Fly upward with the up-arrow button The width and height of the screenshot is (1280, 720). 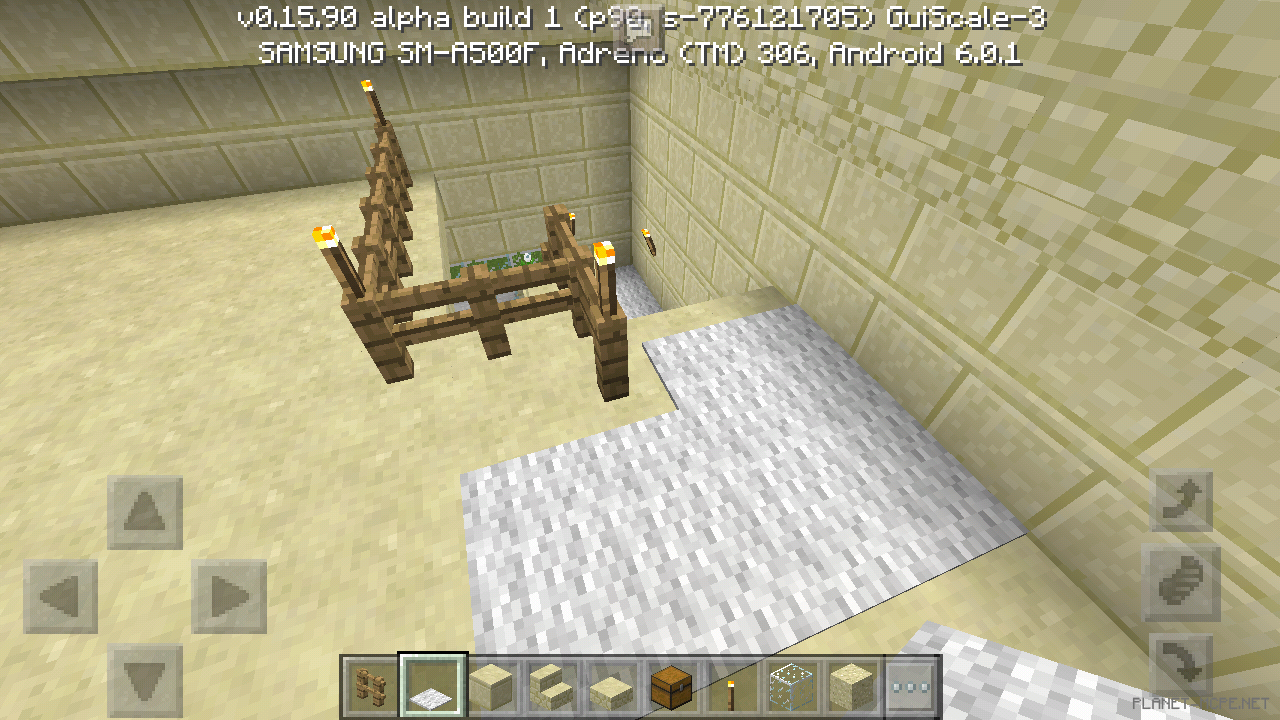(1181, 502)
